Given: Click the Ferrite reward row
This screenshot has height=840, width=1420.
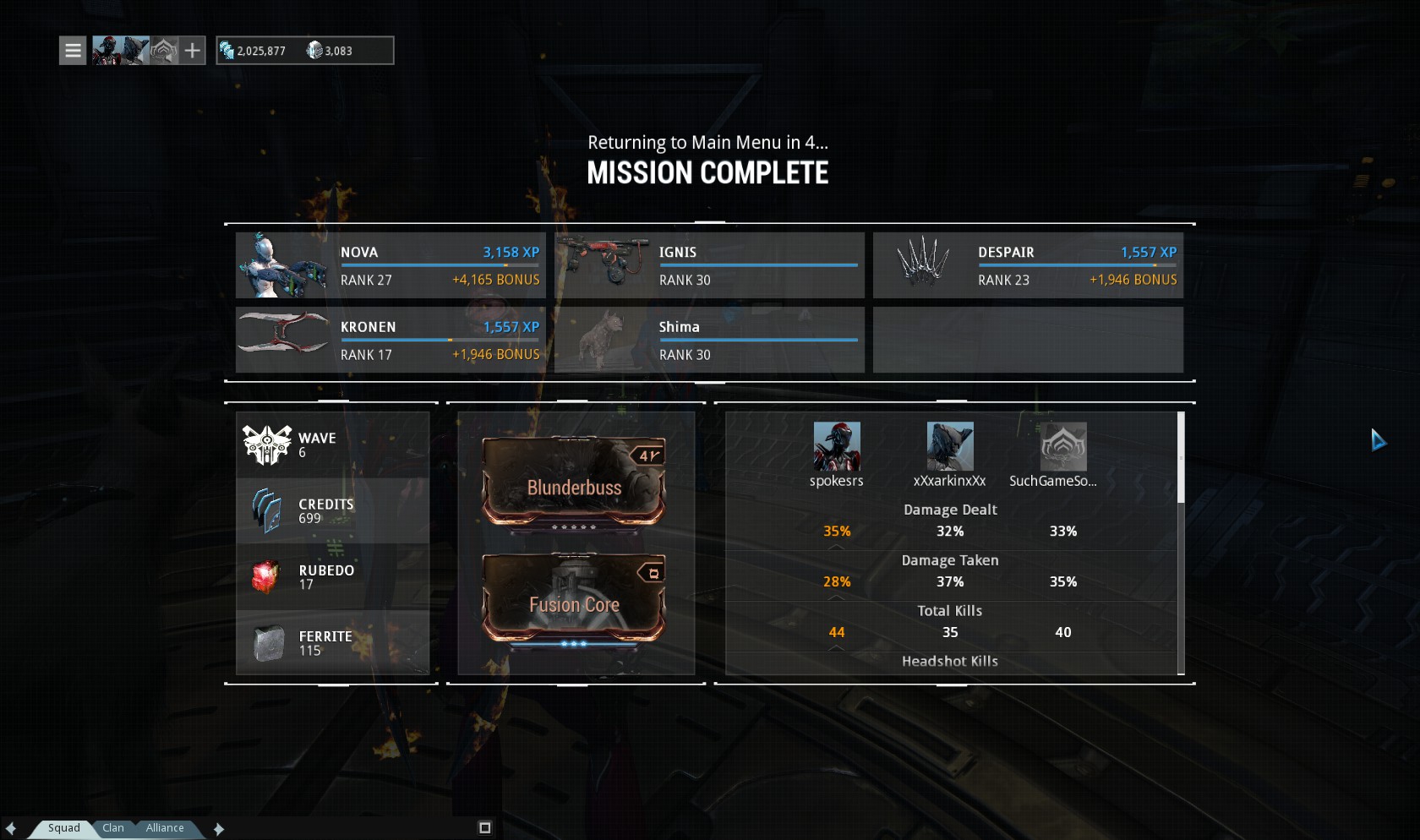Looking at the screenshot, I should 332,643.
